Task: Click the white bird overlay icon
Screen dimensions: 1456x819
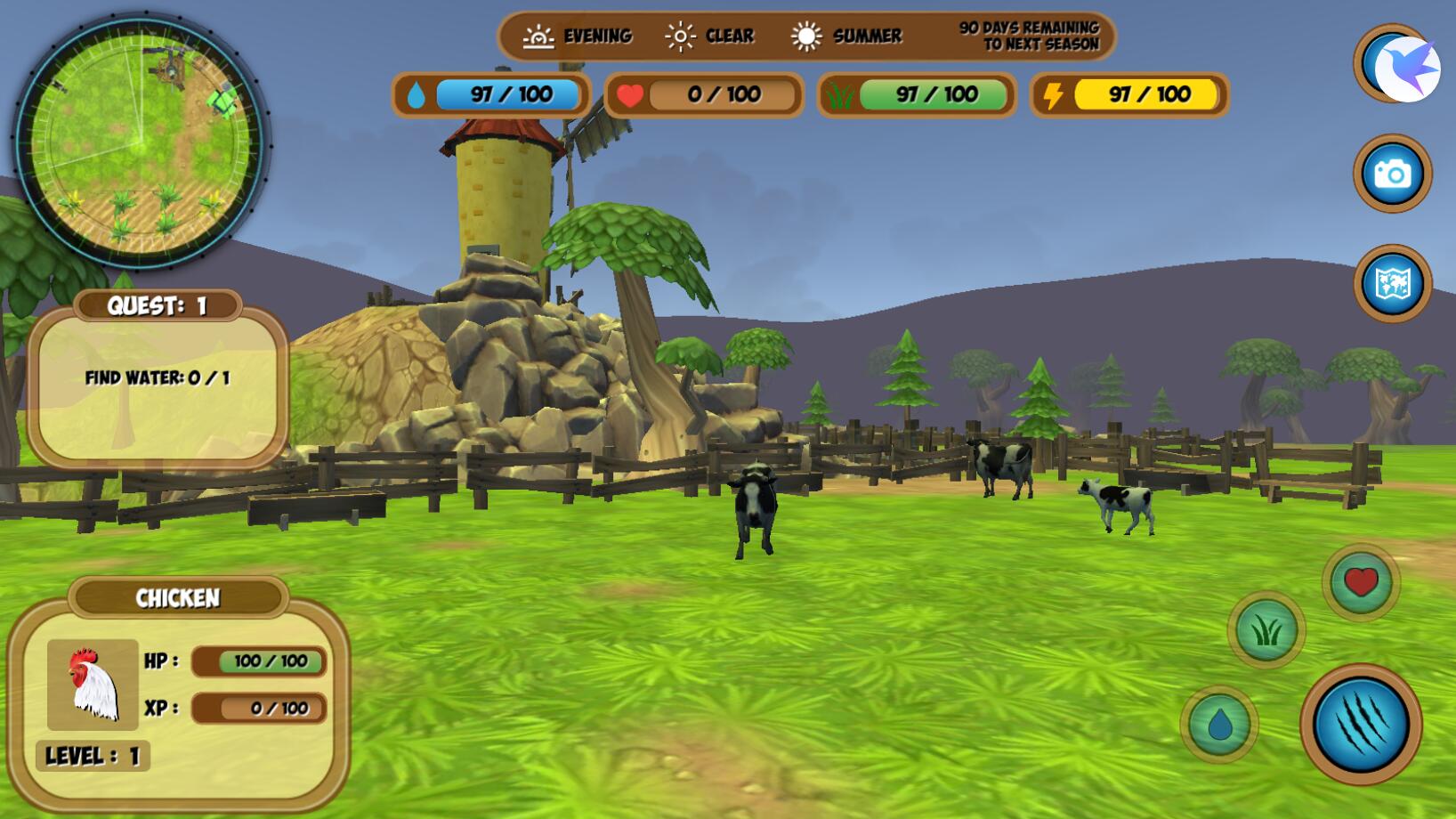Action: [1407, 68]
